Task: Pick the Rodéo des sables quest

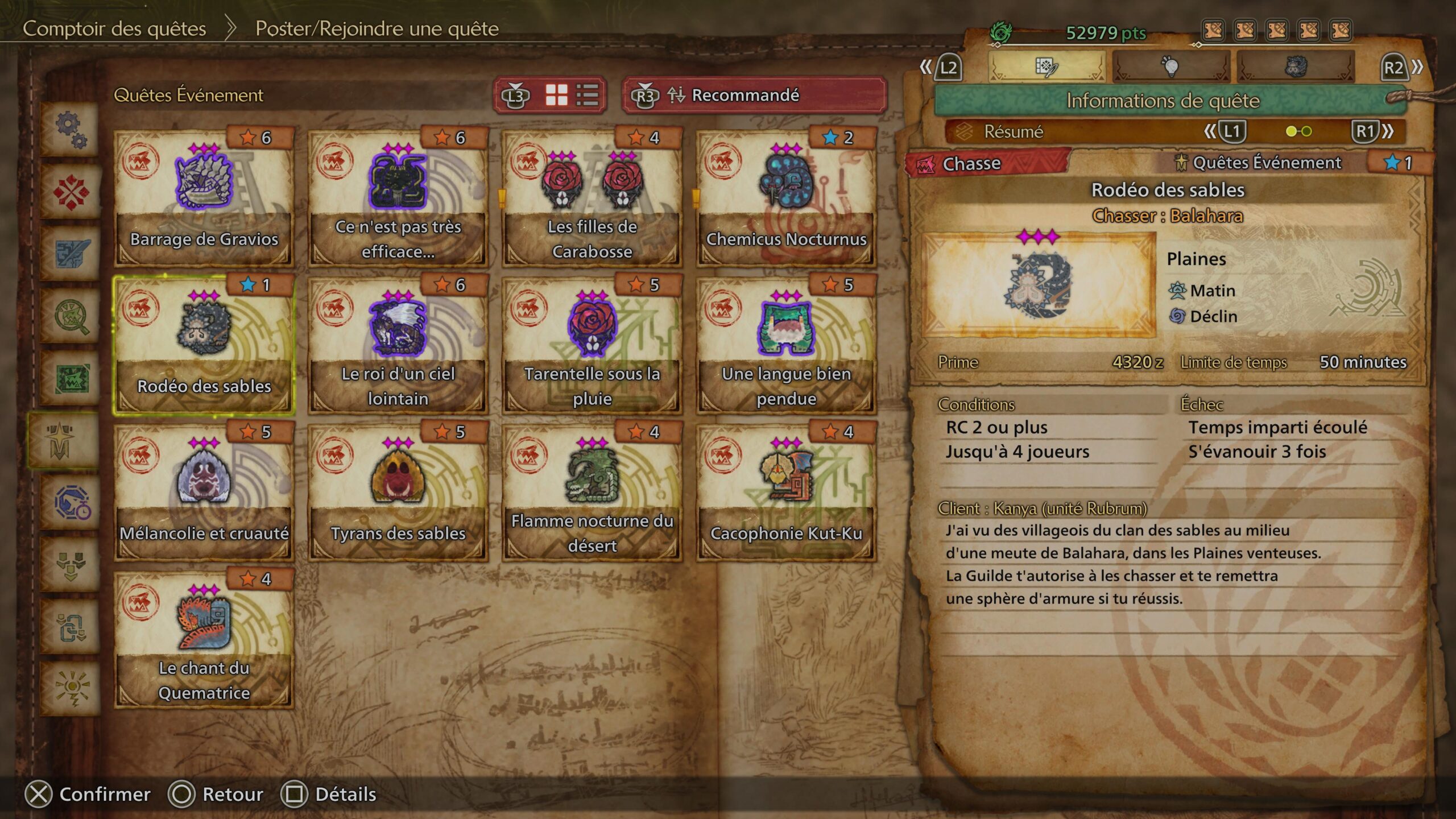Action: click(204, 345)
